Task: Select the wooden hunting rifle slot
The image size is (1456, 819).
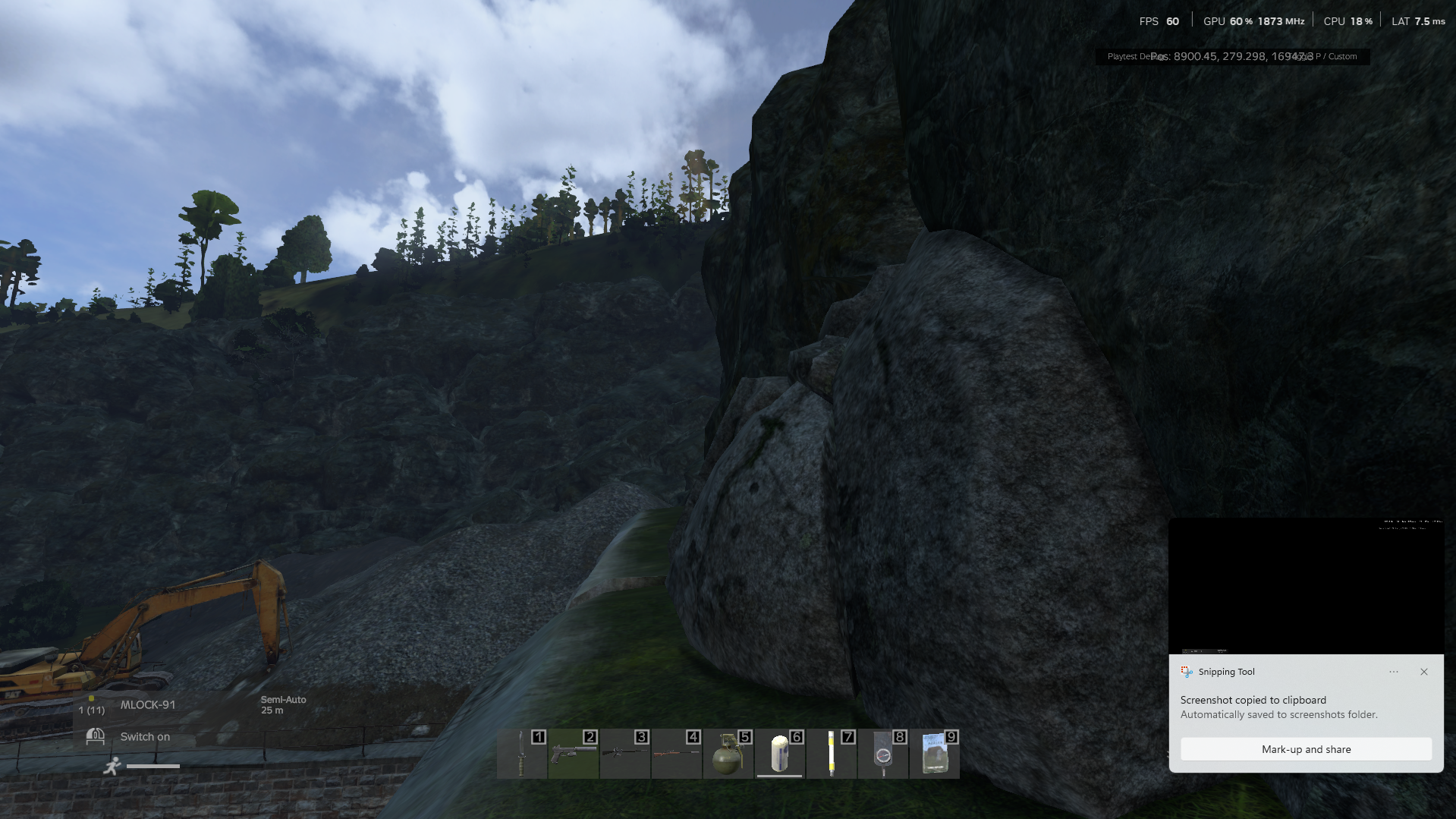Action: coord(677,754)
